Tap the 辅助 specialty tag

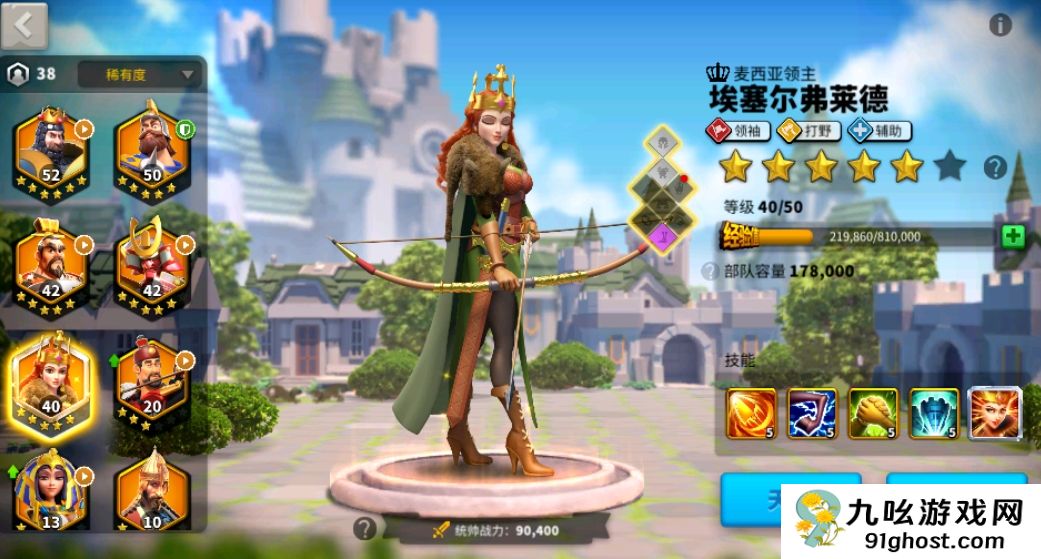click(x=880, y=130)
